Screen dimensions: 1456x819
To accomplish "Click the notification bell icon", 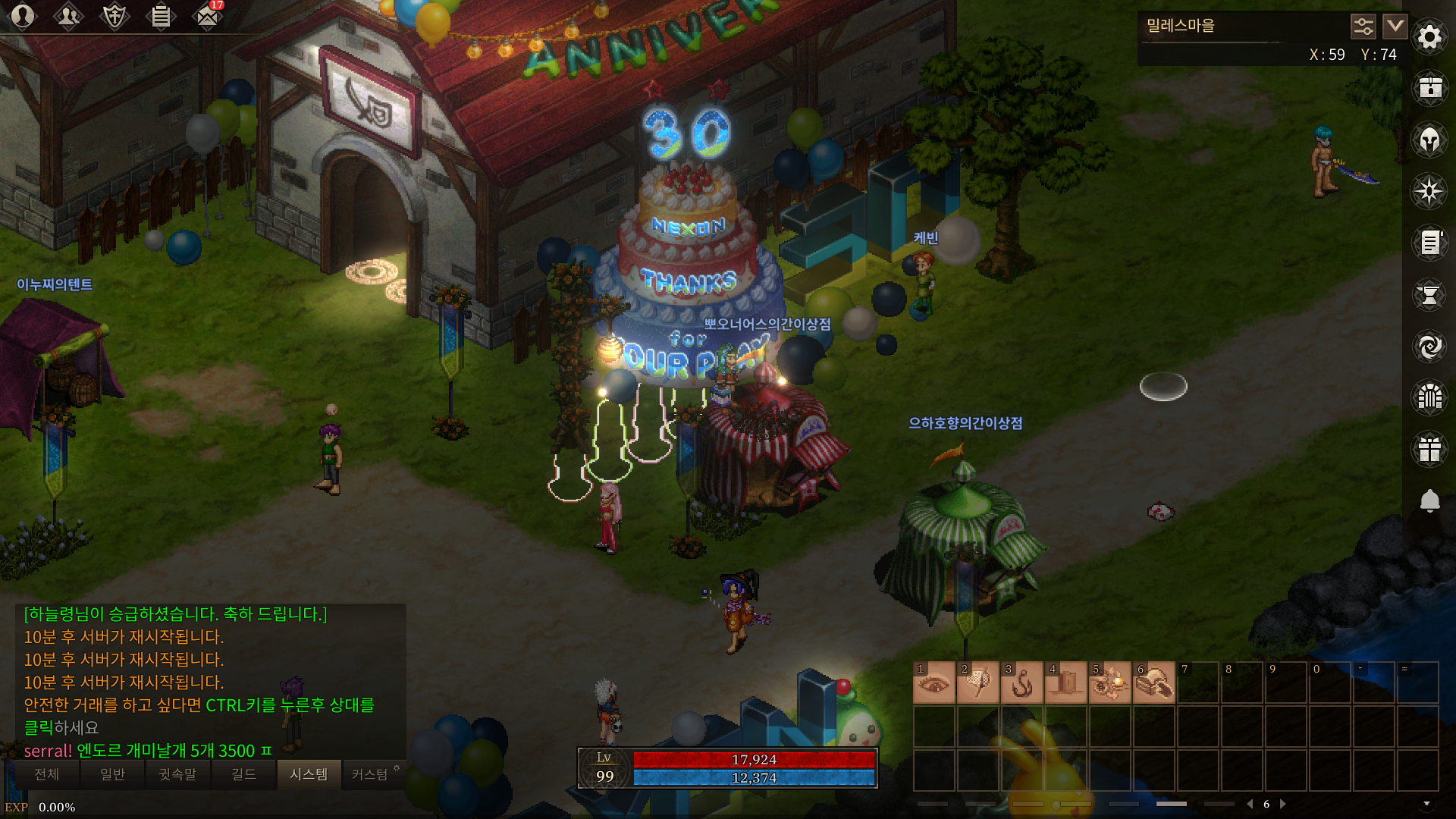I will (x=1429, y=500).
